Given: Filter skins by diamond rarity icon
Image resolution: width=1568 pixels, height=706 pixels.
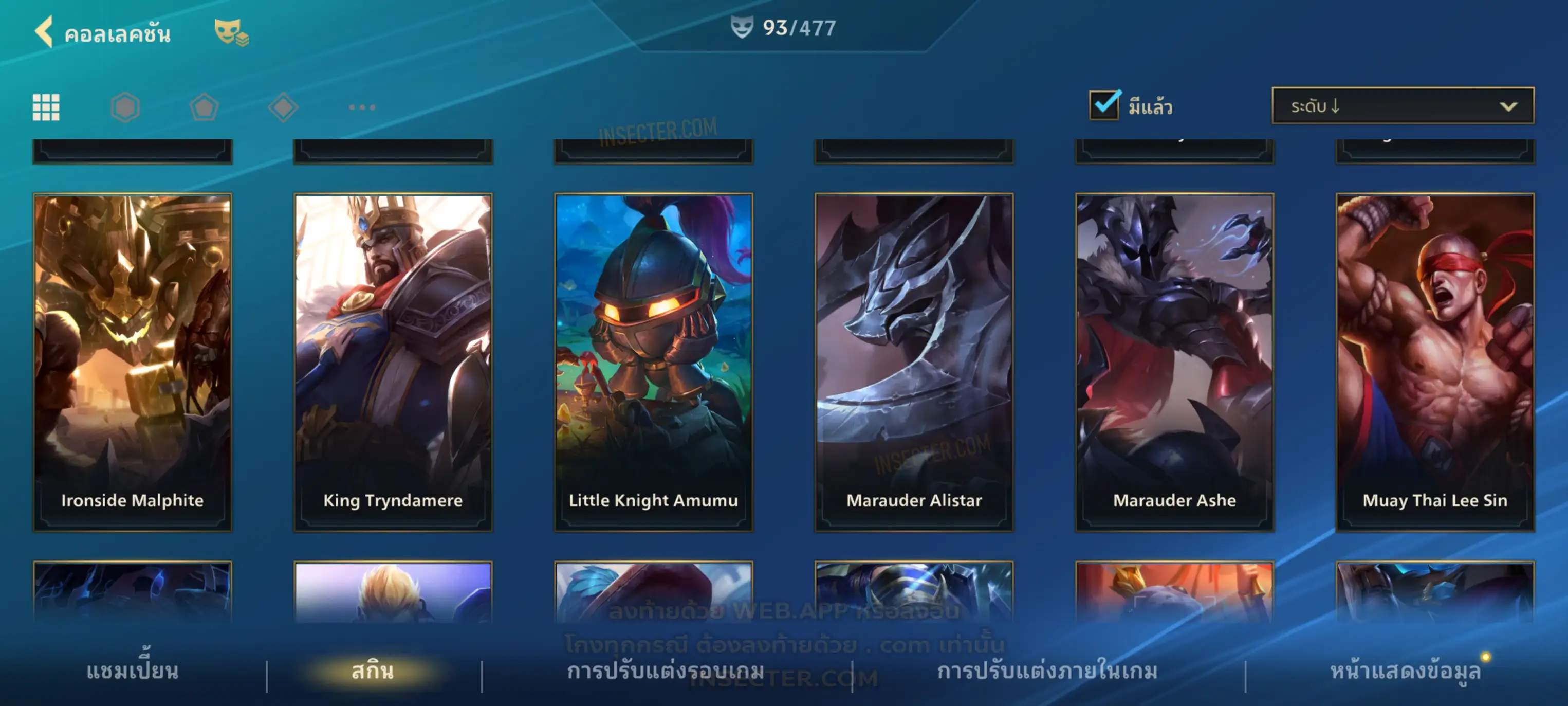Looking at the screenshot, I should (283, 107).
